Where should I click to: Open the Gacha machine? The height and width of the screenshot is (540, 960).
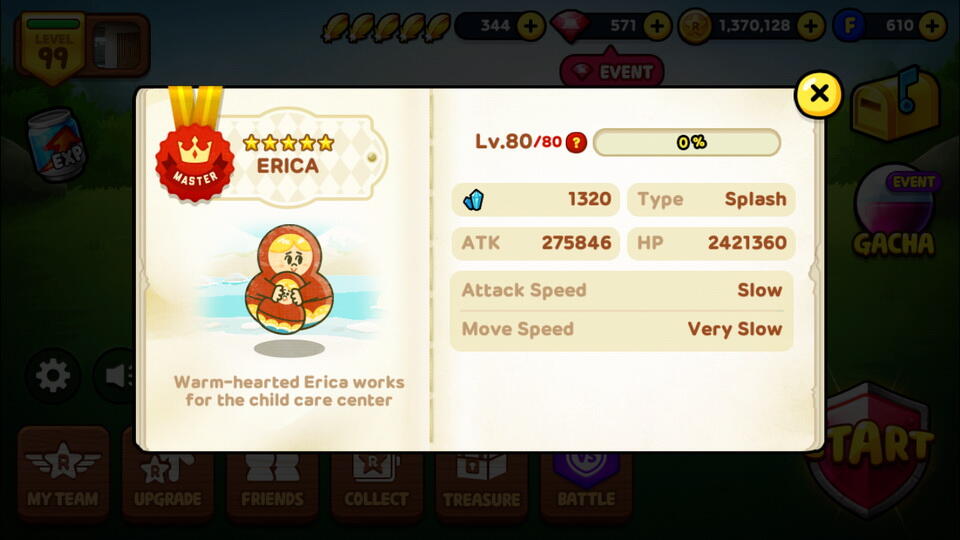click(x=893, y=215)
